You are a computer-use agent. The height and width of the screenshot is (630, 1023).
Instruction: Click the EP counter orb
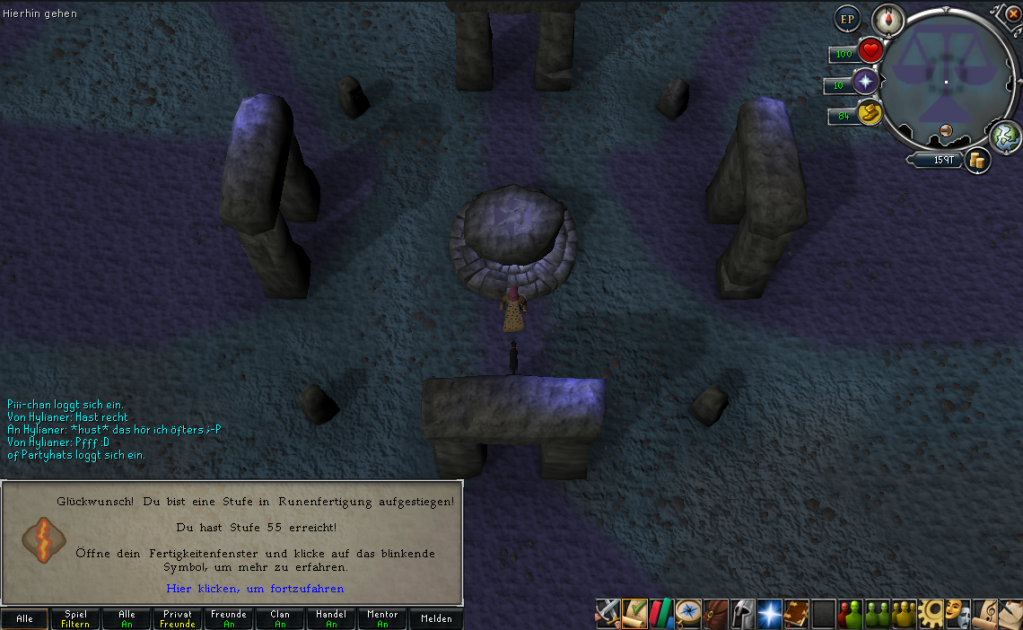[848, 19]
